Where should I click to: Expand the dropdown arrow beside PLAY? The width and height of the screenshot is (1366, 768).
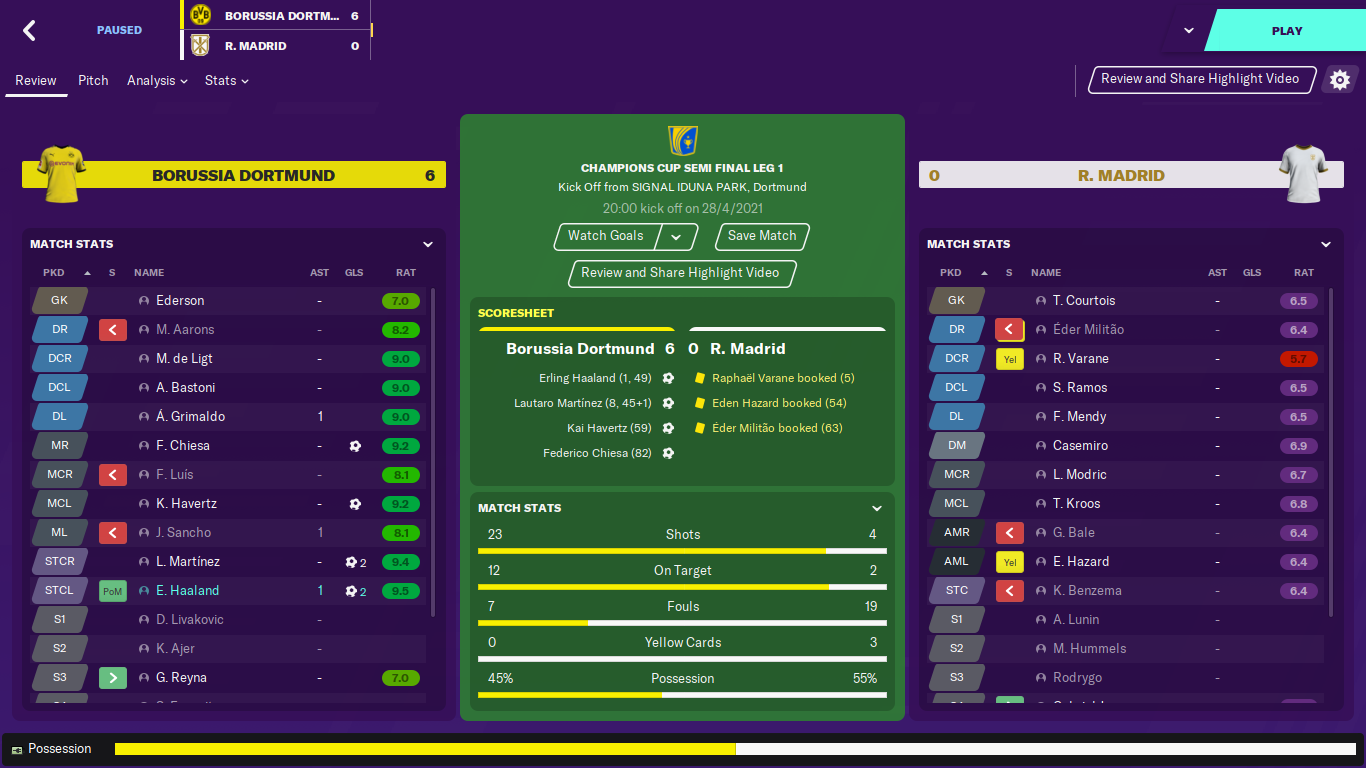point(1189,30)
